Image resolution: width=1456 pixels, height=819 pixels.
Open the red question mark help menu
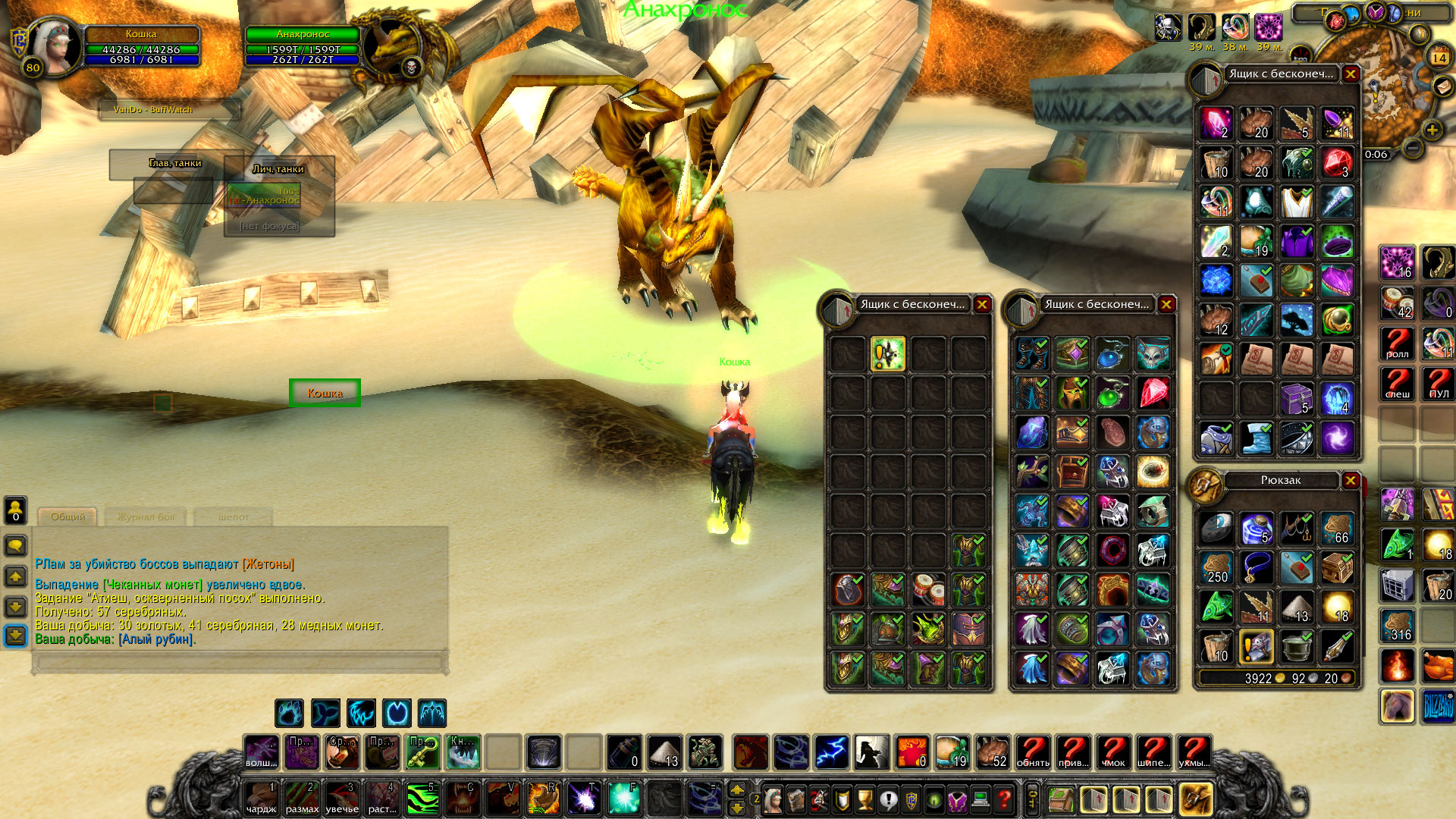point(1004,799)
